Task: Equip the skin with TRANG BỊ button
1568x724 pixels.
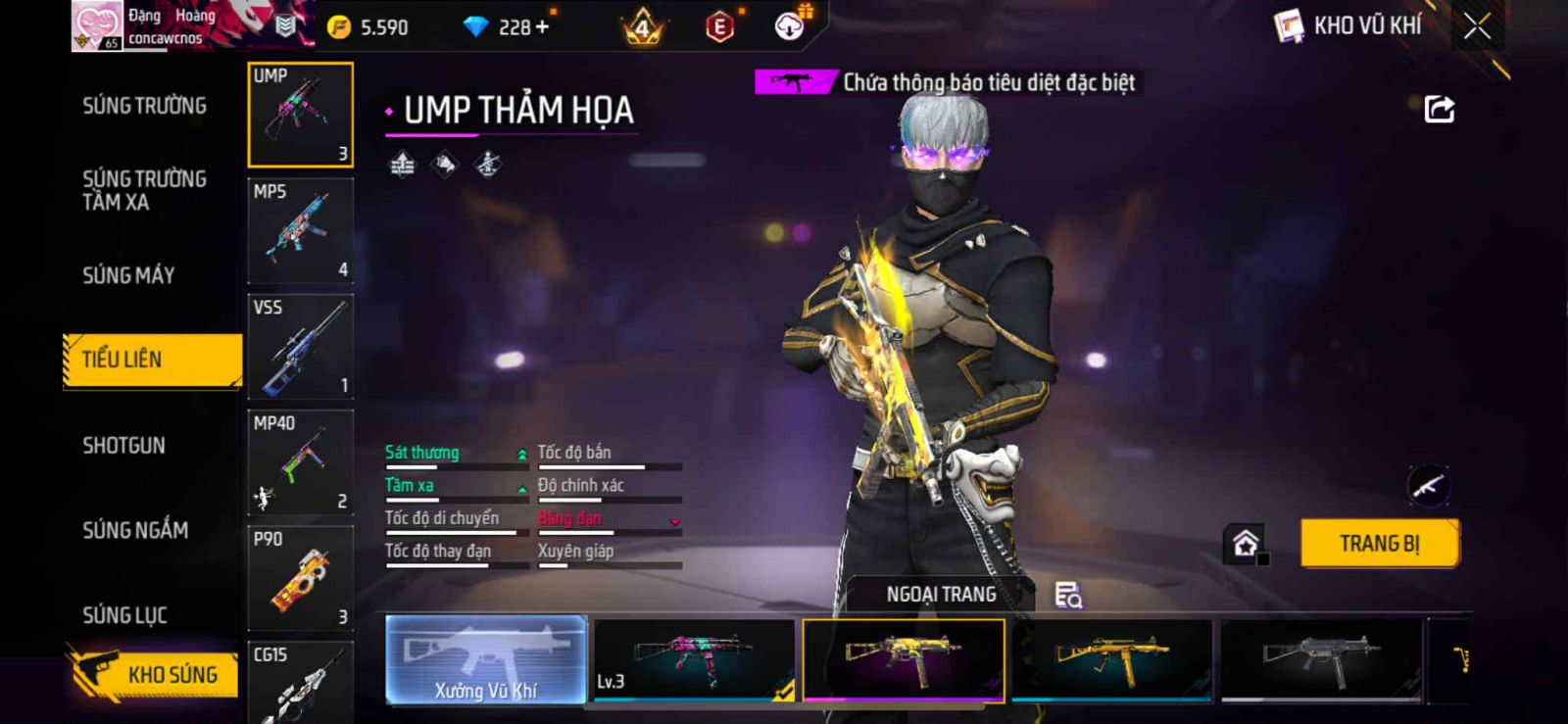Action: (x=1379, y=544)
